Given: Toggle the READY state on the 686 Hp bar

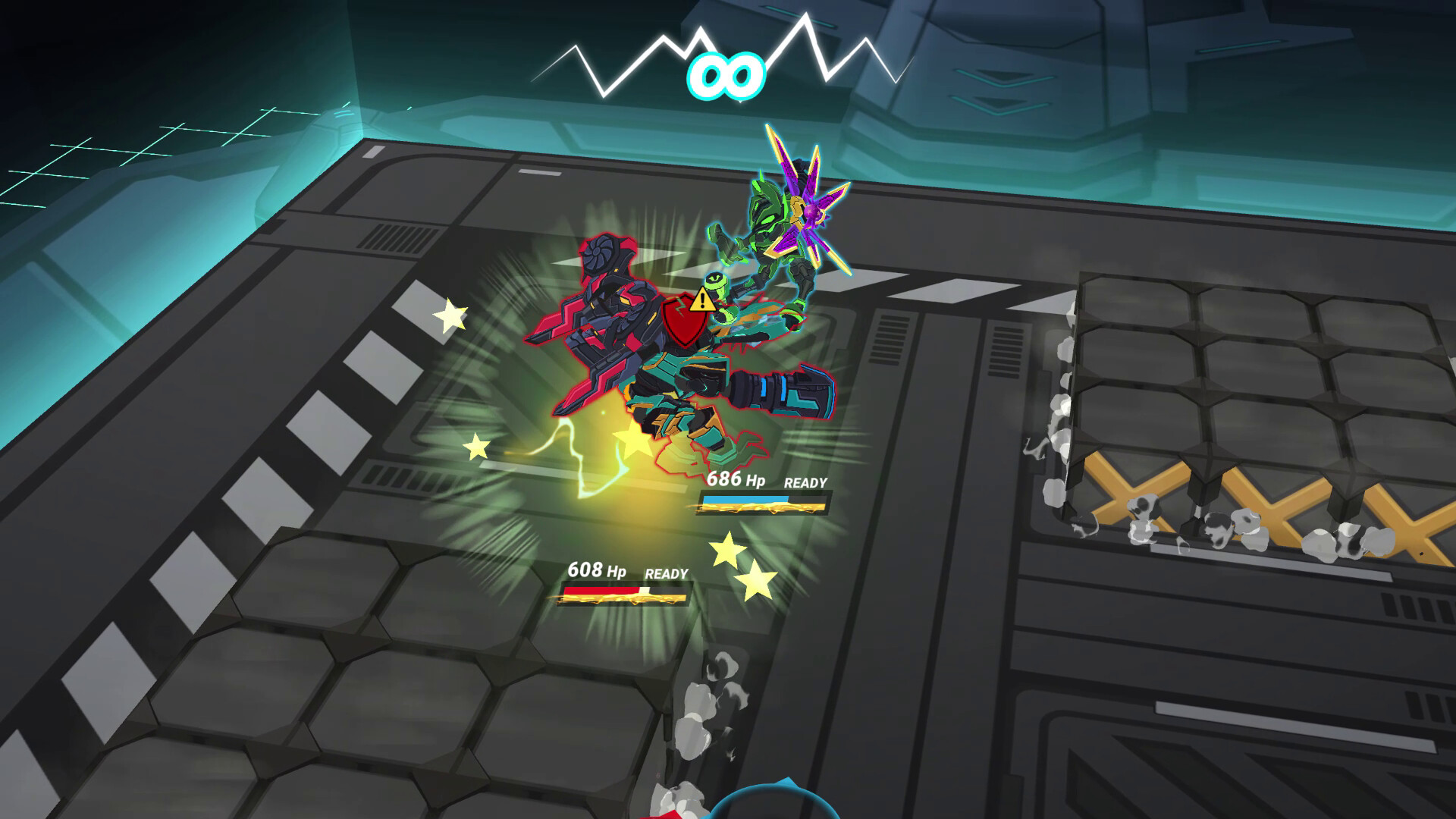Looking at the screenshot, I should [x=806, y=481].
